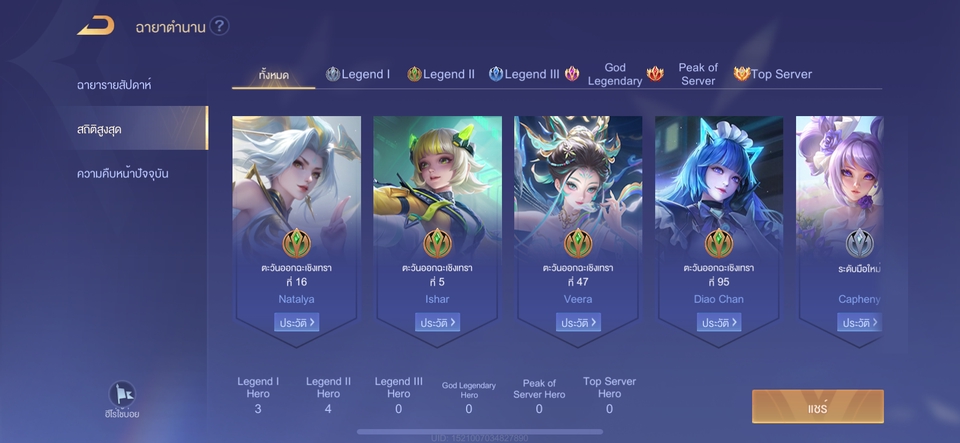The width and height of the screenshot is (960, 443).
Task: Select the ฉายารายสัปดาห์ menu entry
Action: point(114,85)
